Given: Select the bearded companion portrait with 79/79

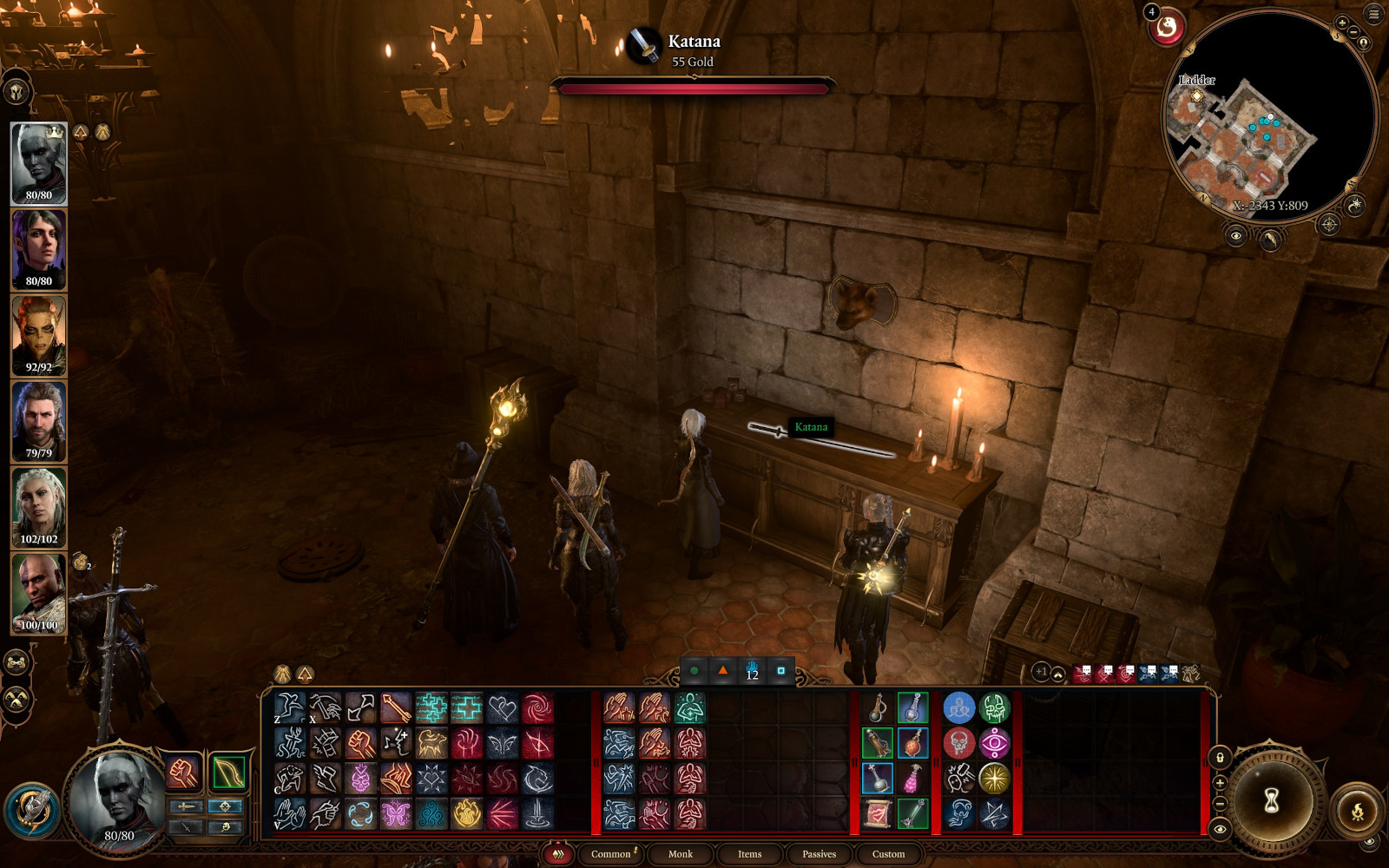Looking at the screenshot, I should 38,421.
